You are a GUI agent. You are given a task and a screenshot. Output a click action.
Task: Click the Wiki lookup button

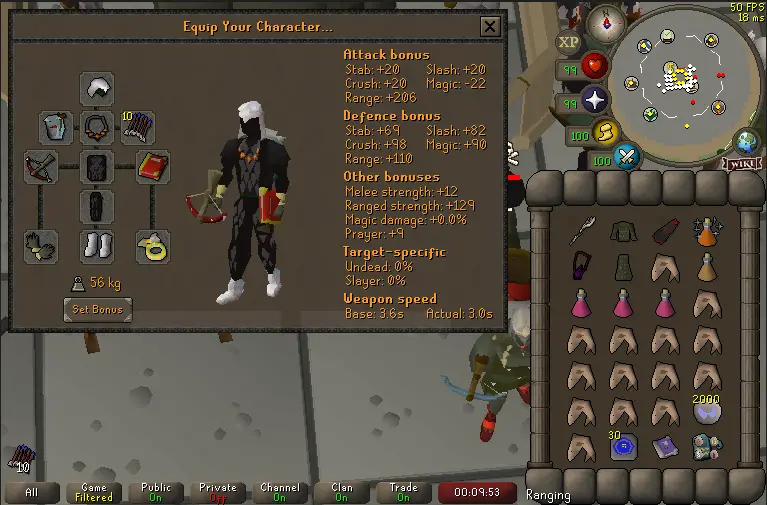741,163
